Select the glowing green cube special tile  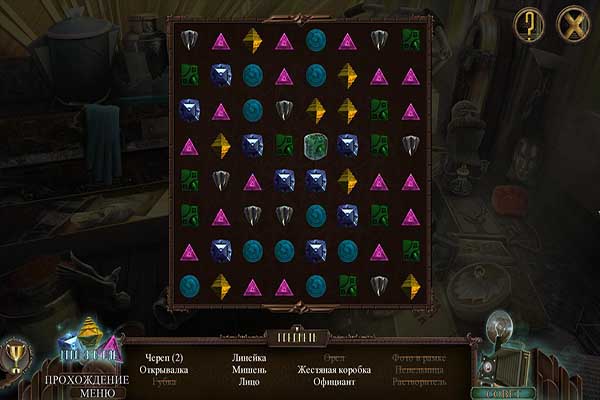(x=316, y=145)
